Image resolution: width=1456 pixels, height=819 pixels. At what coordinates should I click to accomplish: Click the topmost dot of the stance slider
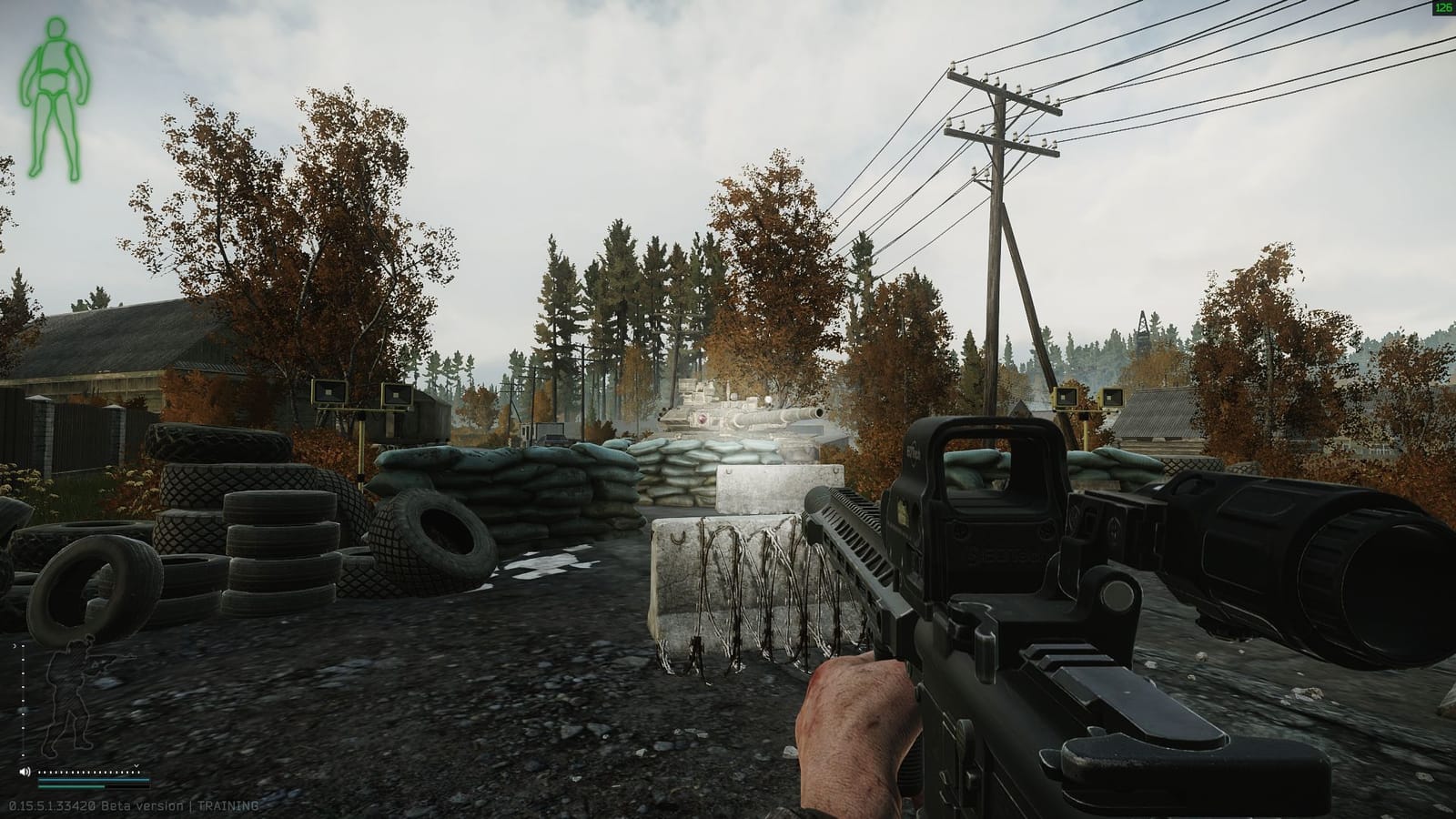point(22,646)
